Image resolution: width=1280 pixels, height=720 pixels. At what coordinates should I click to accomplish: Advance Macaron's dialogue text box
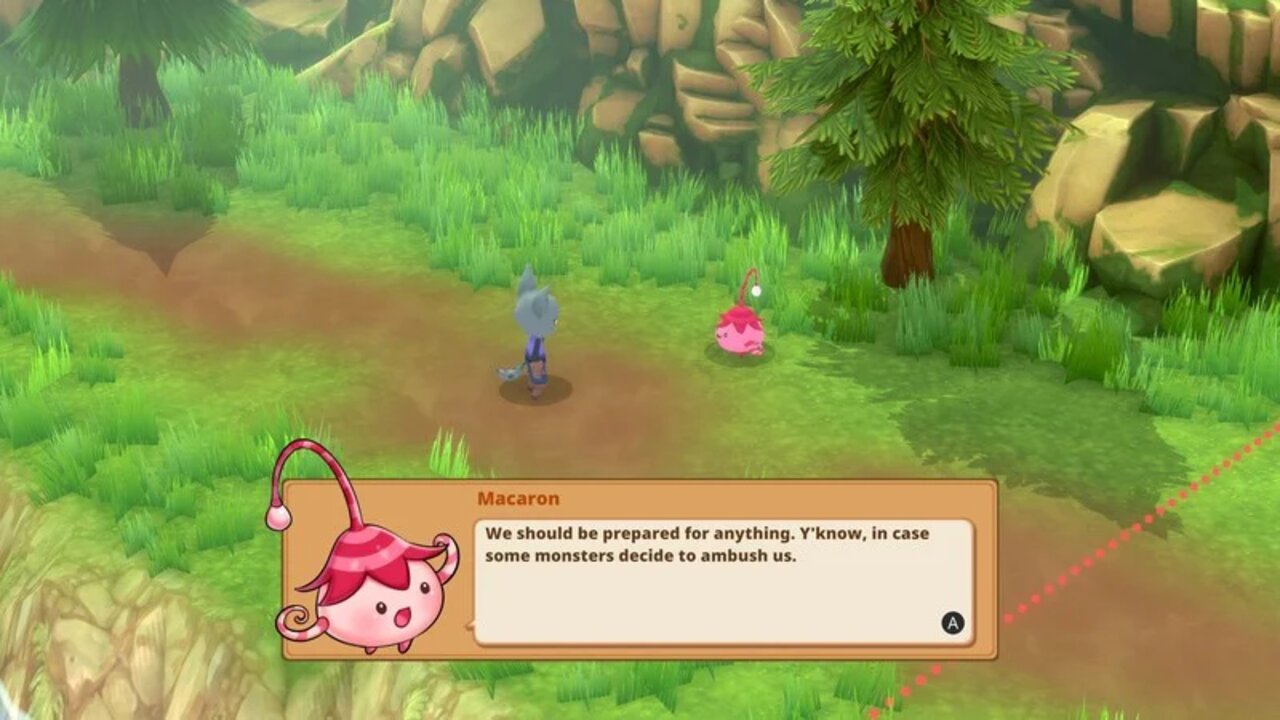click(x=952, y=623)
